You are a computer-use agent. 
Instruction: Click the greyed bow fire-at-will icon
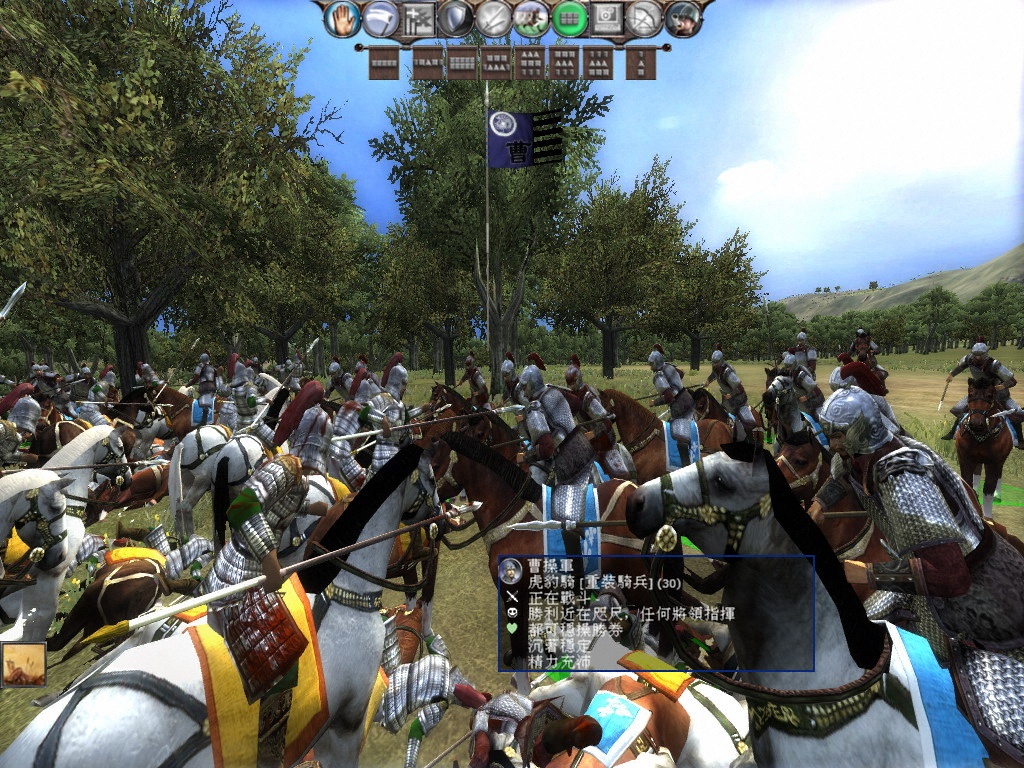[645, 19]
